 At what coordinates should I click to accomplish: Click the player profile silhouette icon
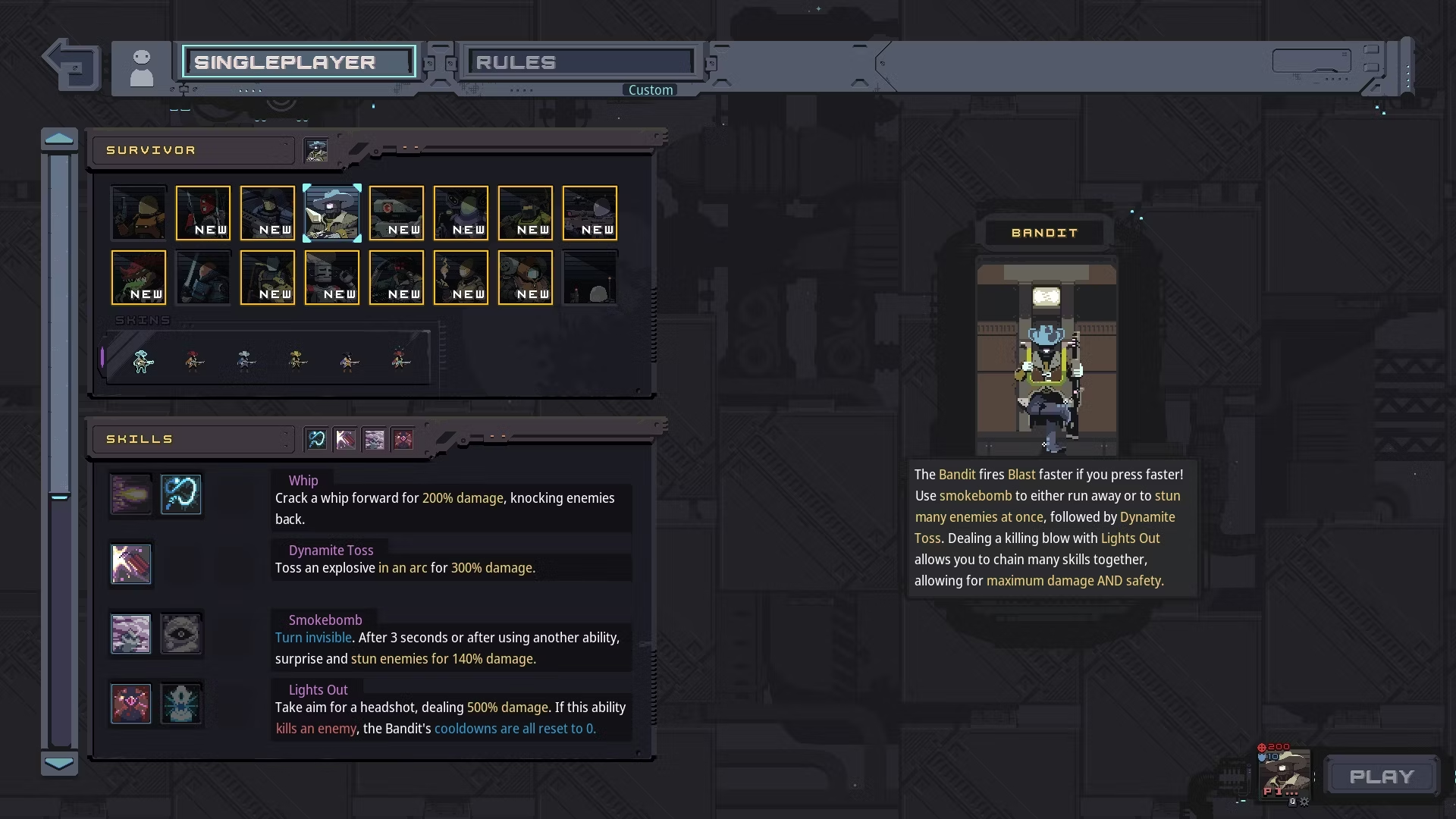142,68
